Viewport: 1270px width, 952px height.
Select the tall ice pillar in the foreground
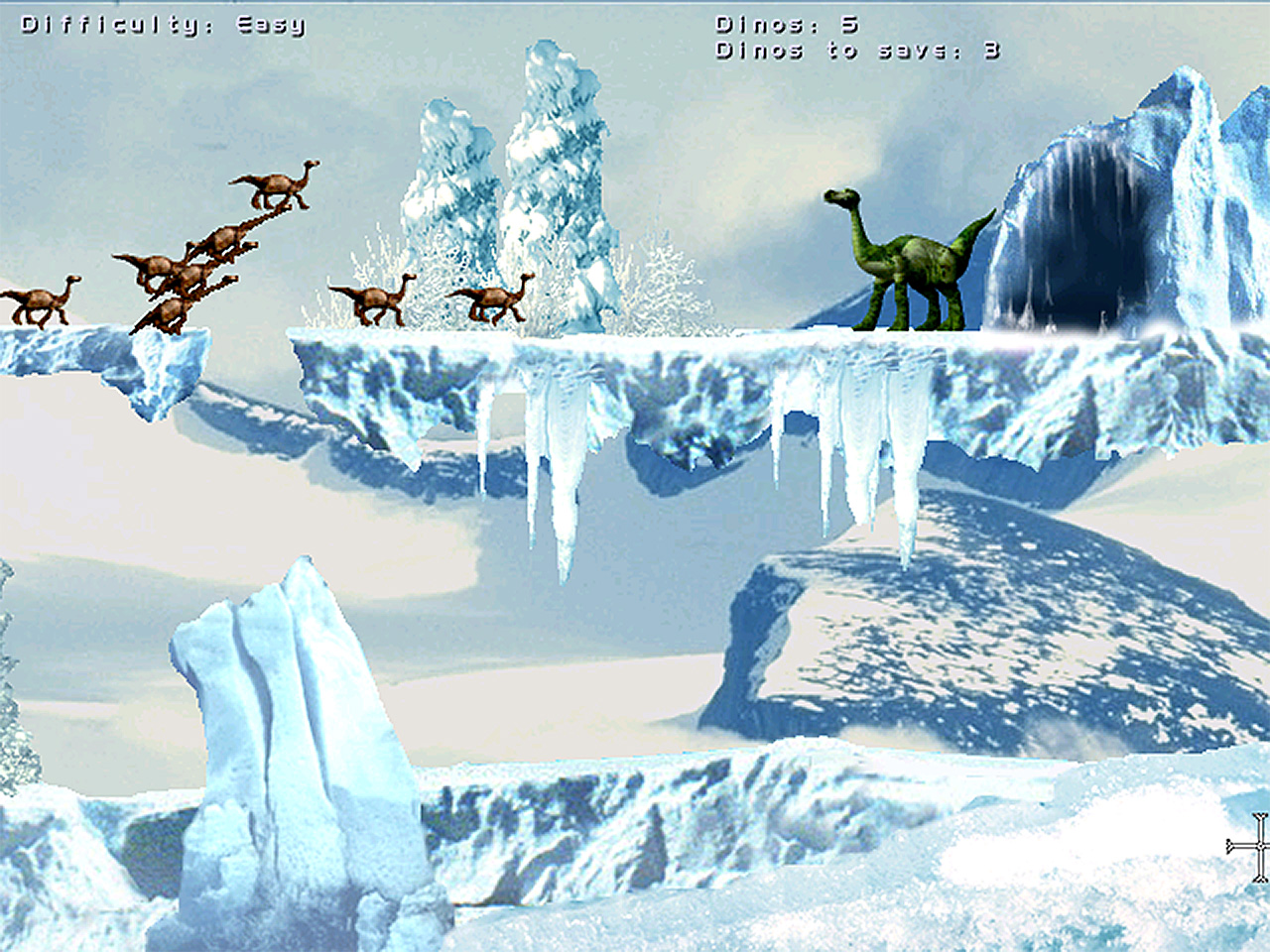pos(288,734)
